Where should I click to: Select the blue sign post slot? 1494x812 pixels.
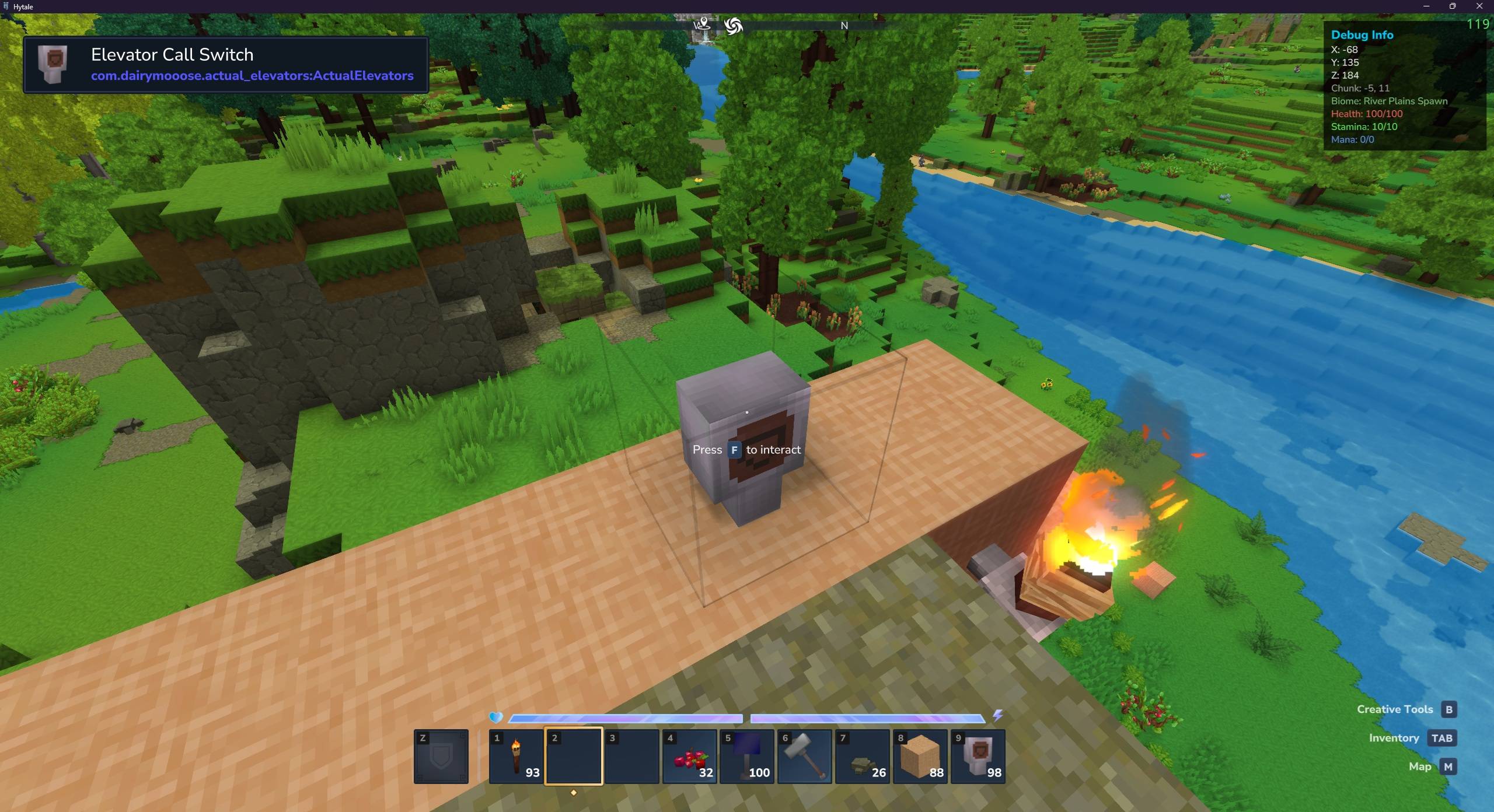[746, 756]
